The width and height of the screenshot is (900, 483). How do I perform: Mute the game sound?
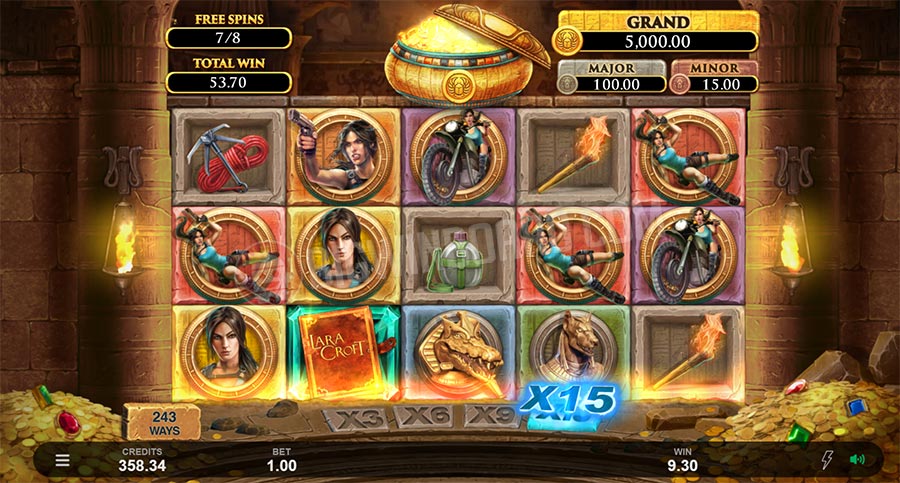(x=857, y=460)
